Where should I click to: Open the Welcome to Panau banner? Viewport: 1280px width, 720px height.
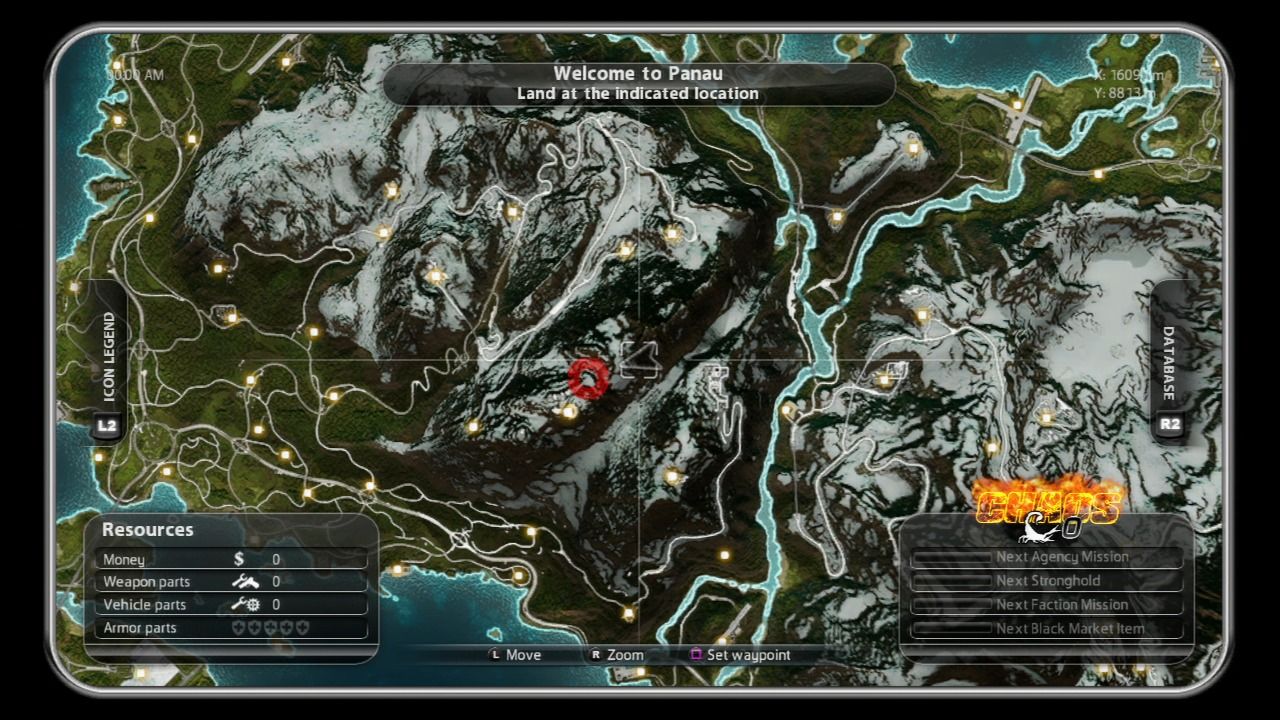(639, 84)
